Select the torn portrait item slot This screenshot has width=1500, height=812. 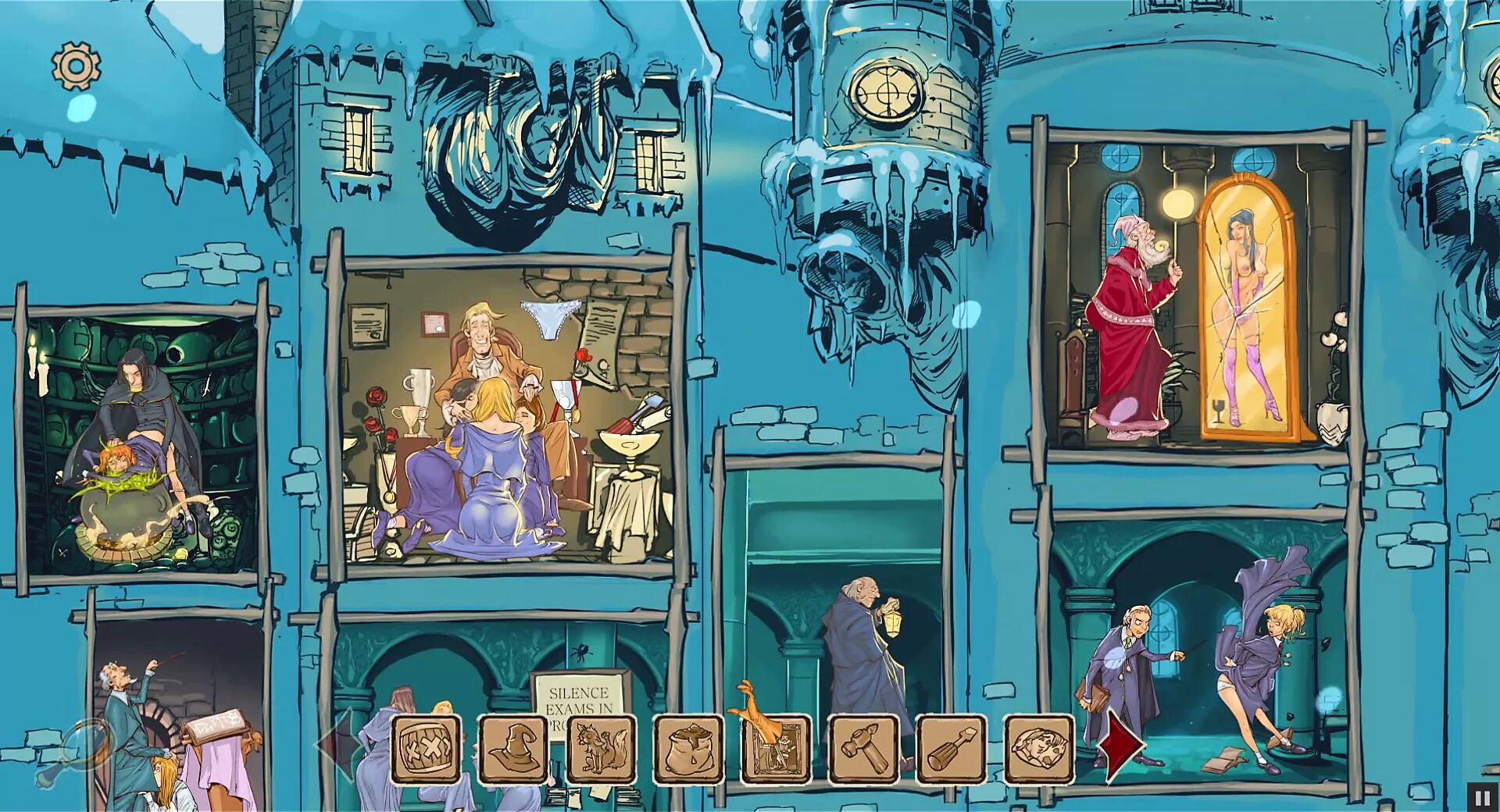pyautogui.click(x=1039, y=750)
